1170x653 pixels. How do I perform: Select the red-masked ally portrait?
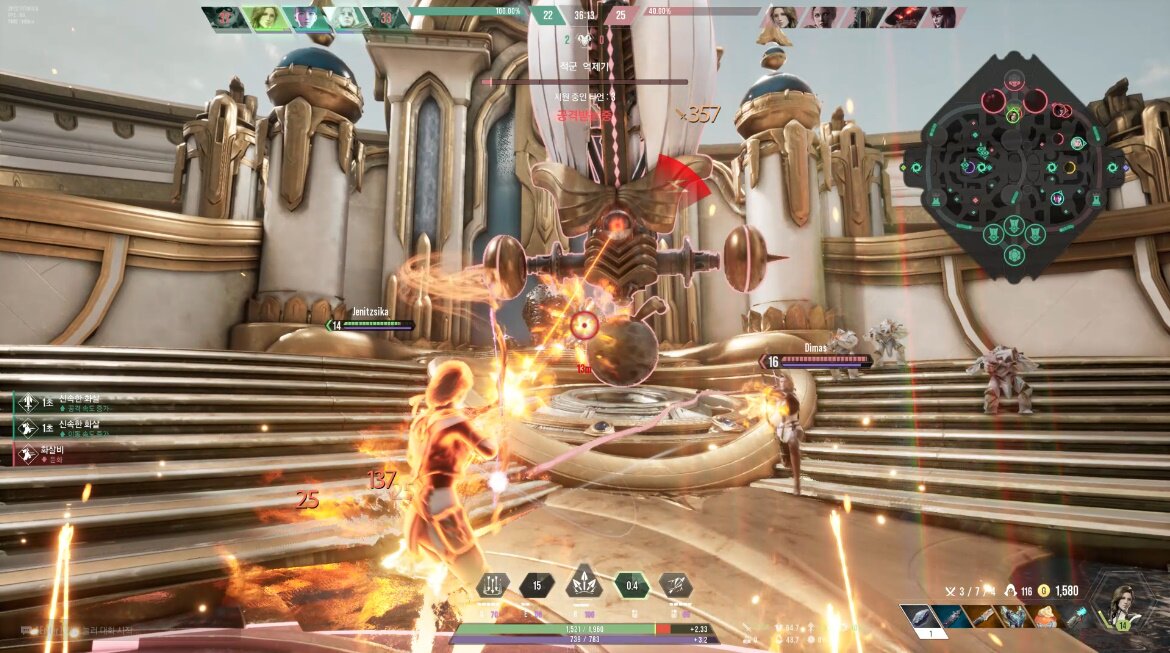click(x=225, y=17)
